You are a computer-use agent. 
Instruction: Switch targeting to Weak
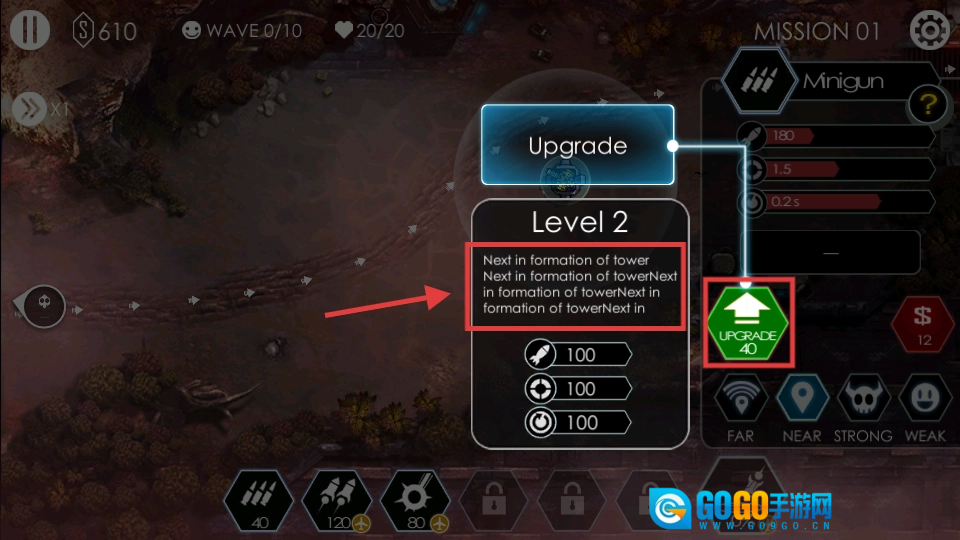(x=923, y=399)
